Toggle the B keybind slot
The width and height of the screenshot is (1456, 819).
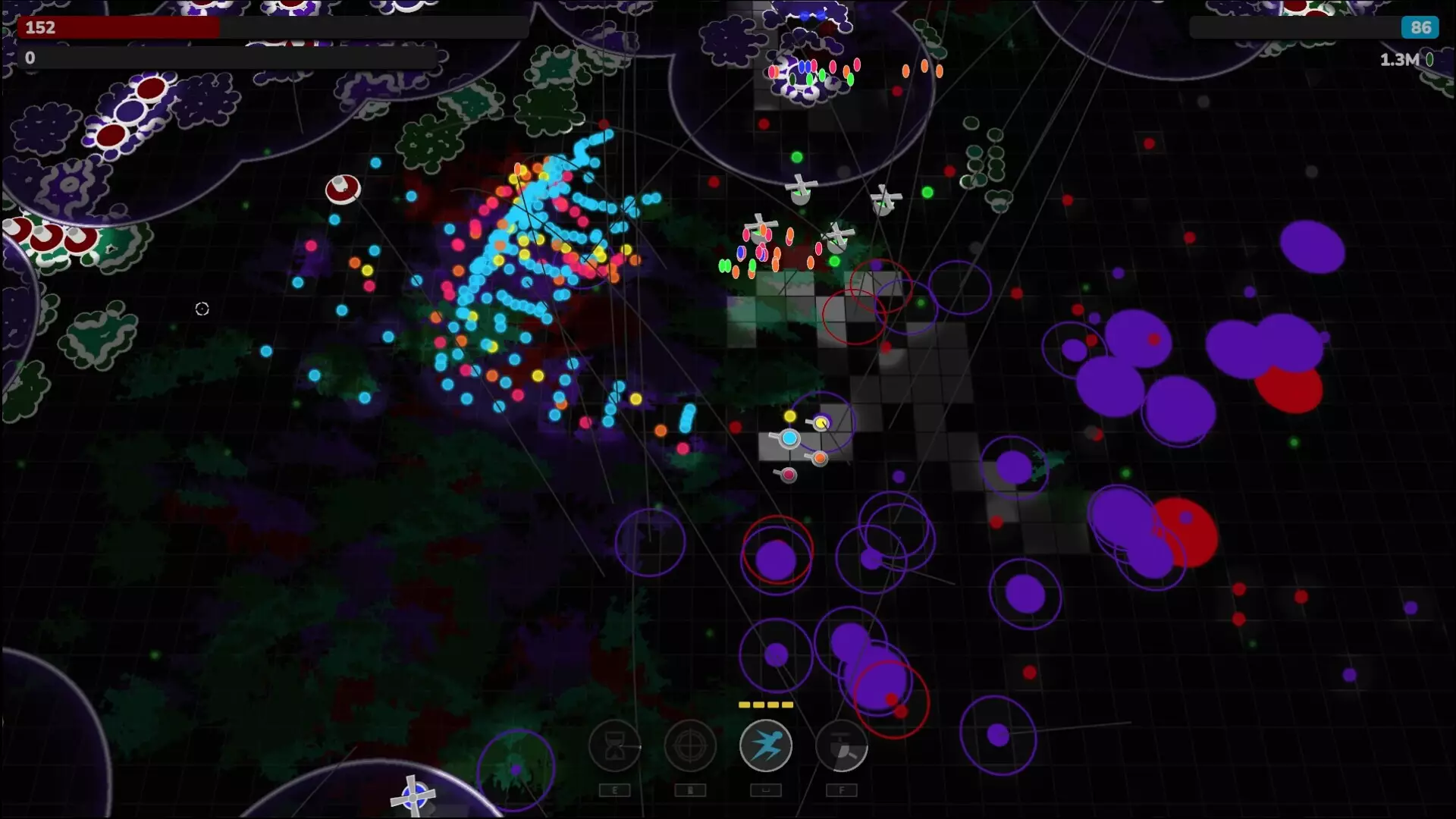coord(690,790)
